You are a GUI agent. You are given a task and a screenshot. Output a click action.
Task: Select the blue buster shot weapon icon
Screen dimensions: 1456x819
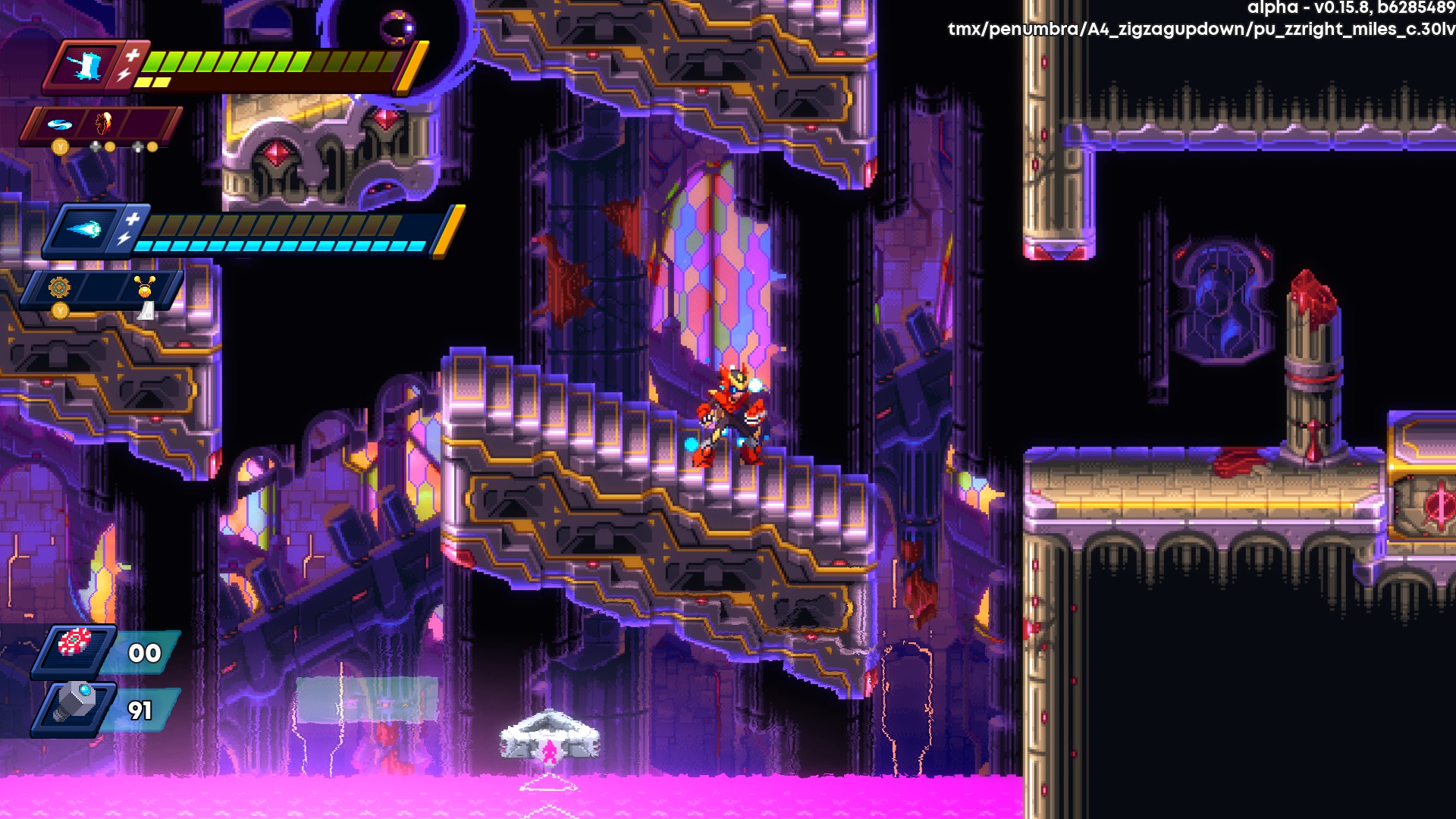[83, 229]
